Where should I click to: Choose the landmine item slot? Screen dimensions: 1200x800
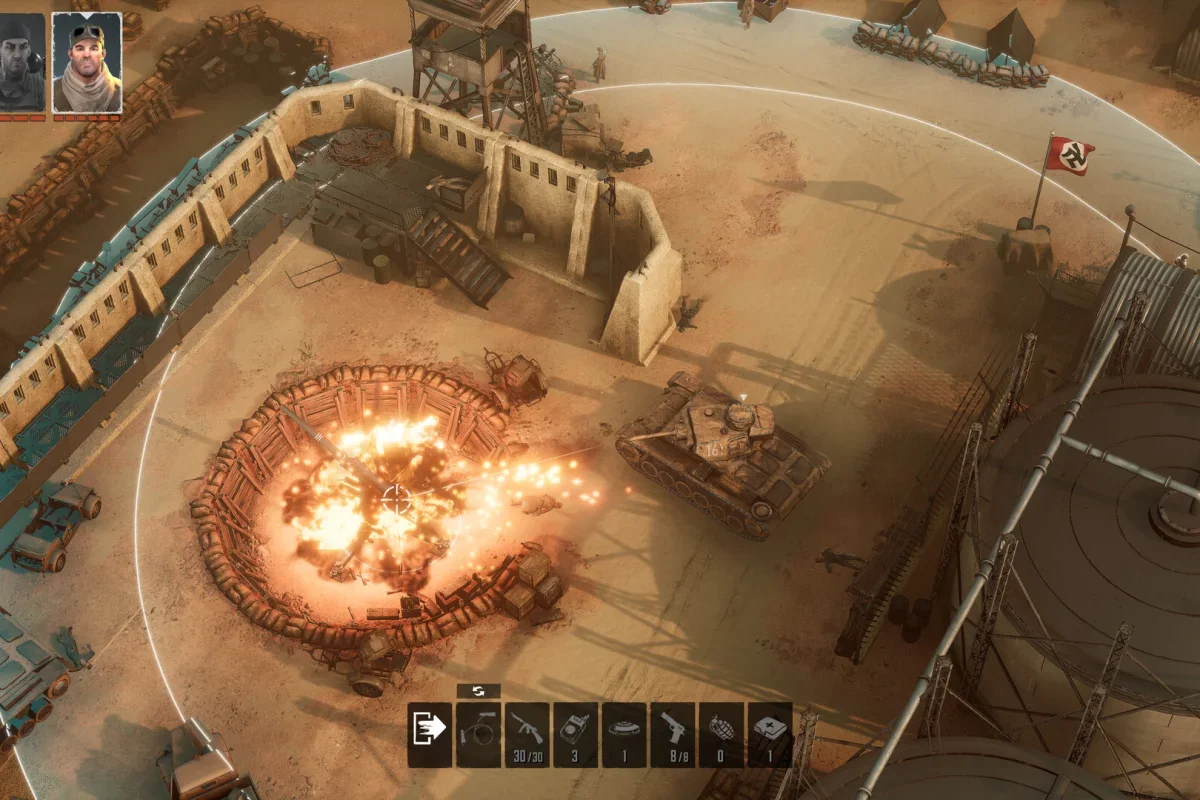[624, 734]
